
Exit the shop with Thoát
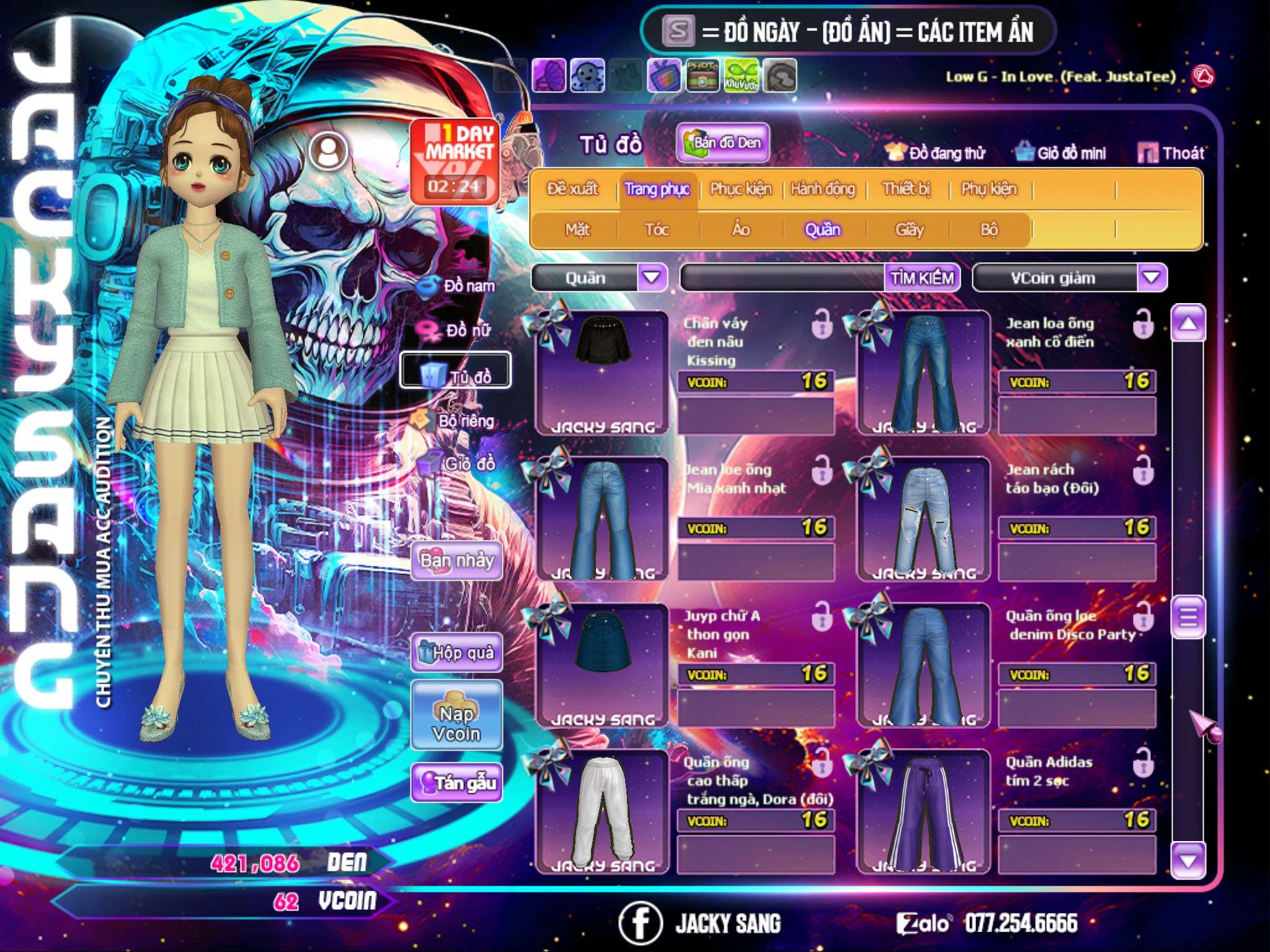pos(1172,153)
